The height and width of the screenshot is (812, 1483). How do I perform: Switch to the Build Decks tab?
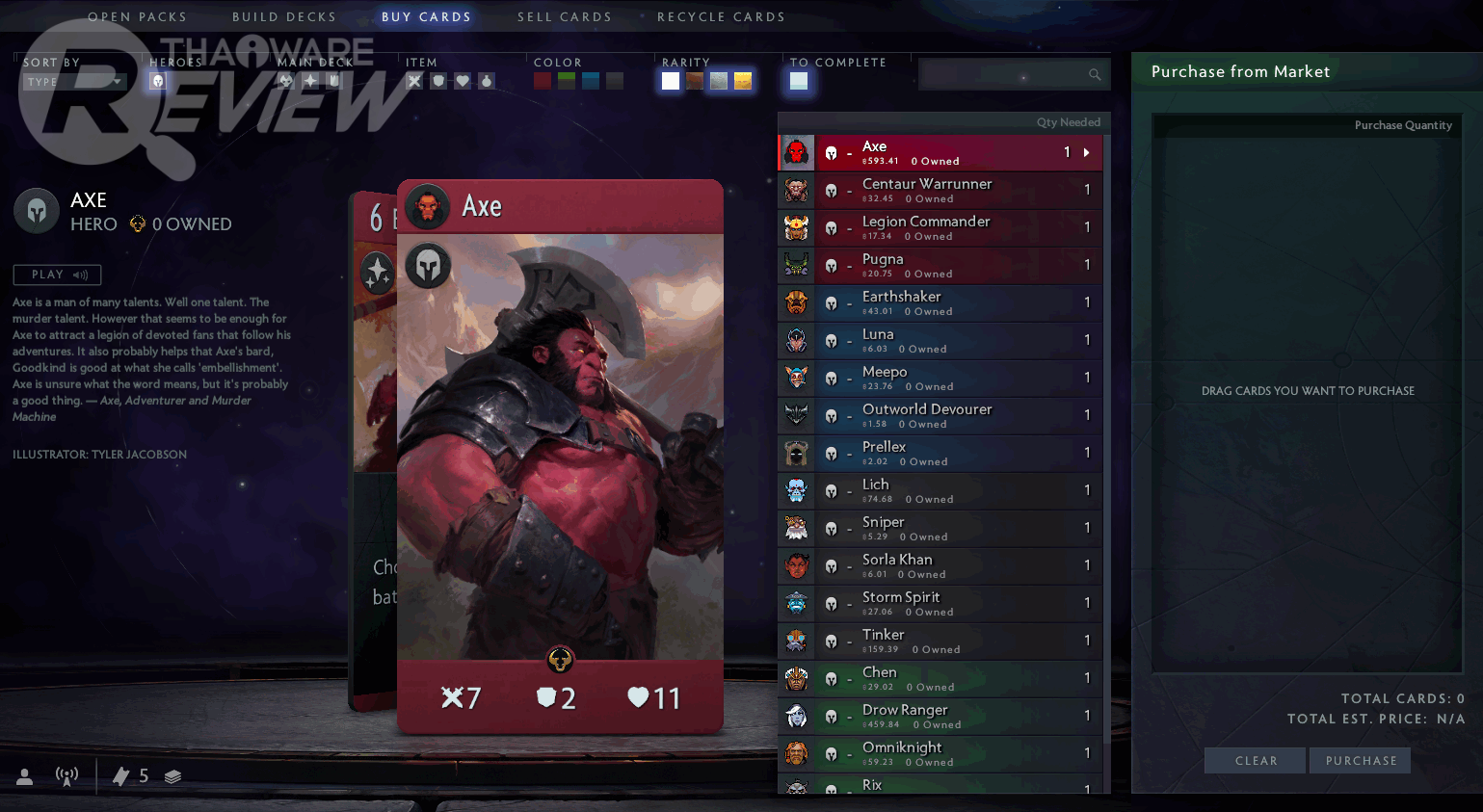point(284,17)
